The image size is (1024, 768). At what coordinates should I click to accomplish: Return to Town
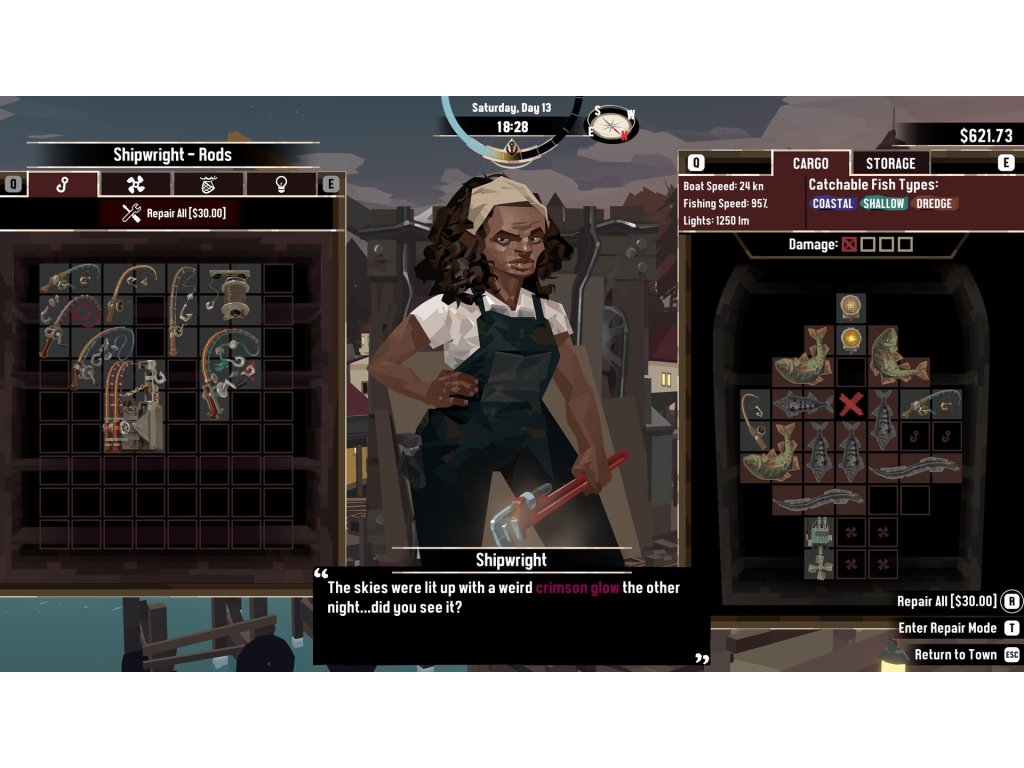coord(955,655)
